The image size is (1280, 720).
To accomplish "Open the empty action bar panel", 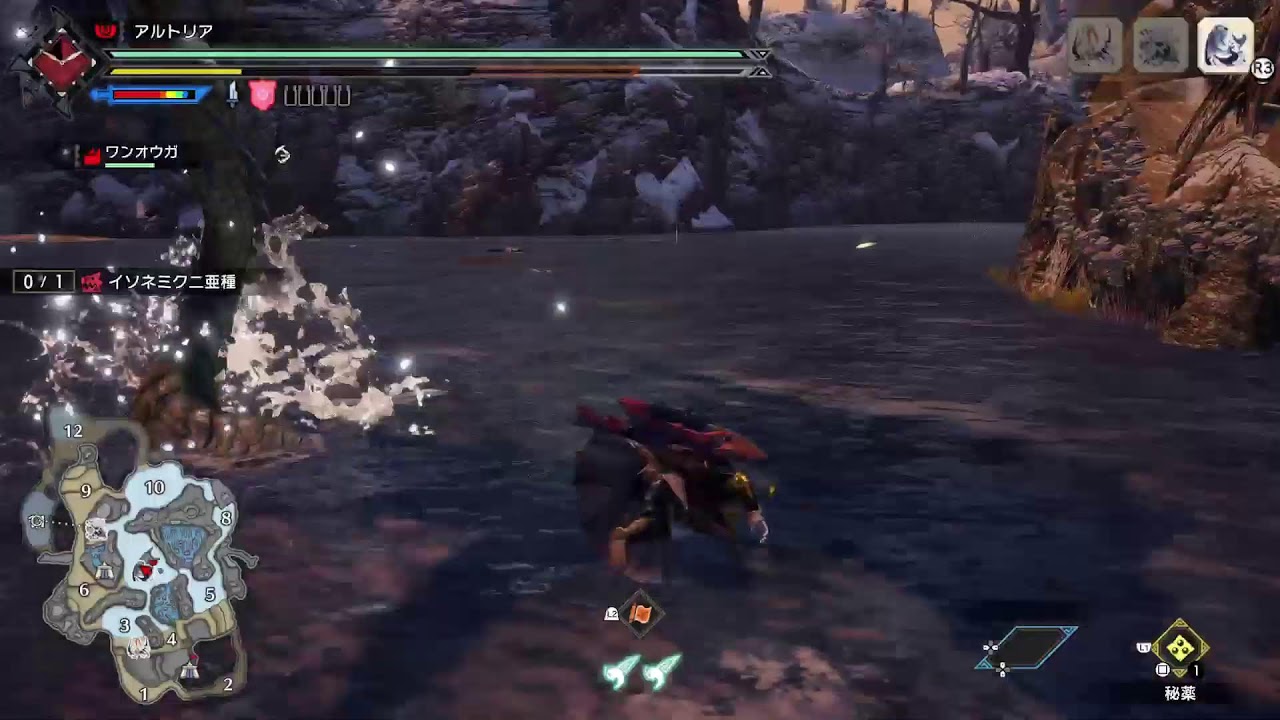I will point(1027,648).
